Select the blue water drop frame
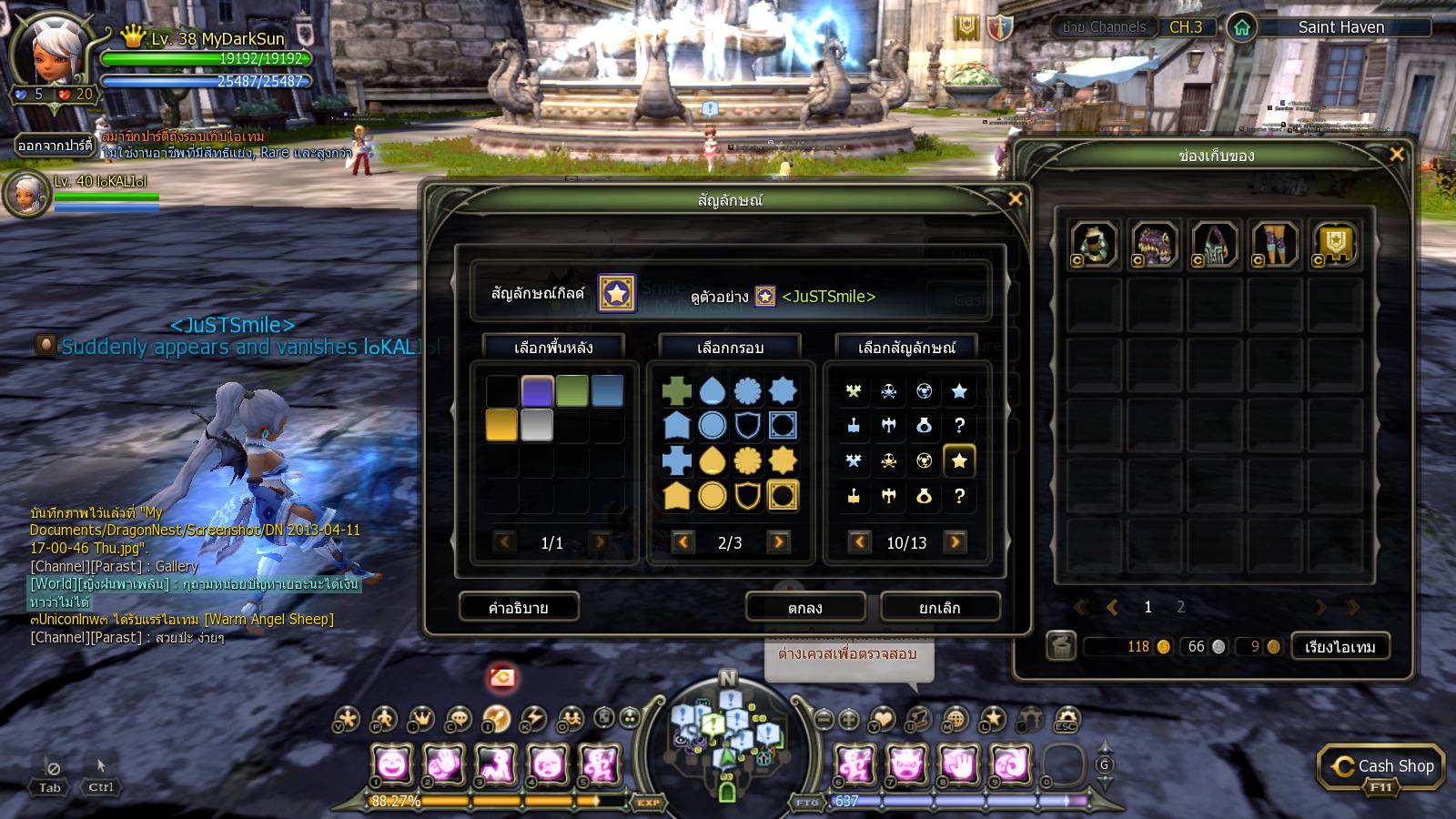The height and width of the screenshot is (819, 1456). click(x=712, y=391)
